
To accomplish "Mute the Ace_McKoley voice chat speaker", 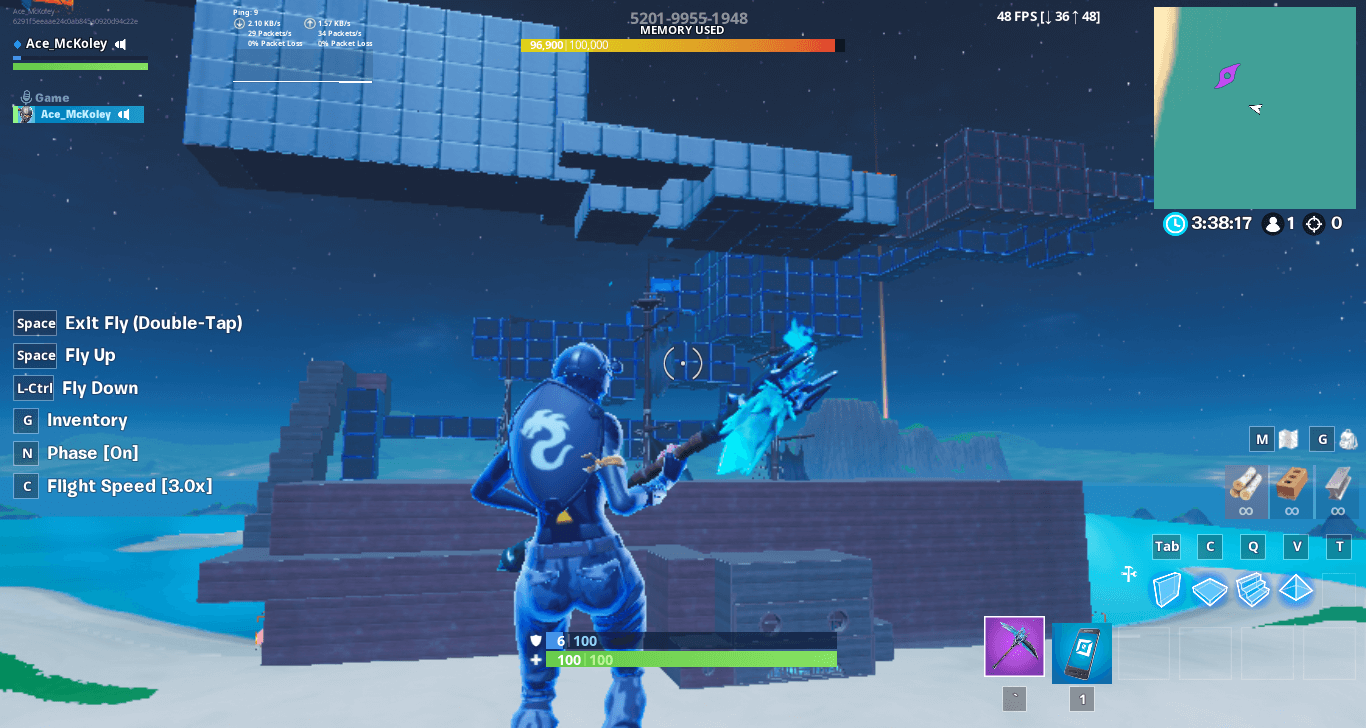I will tap(122, 43).
